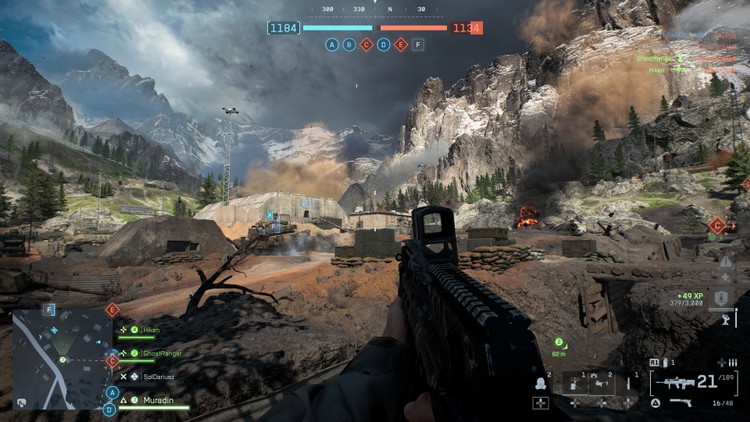Screen dimensions: 750x422
Task: Select squadmate GhostRanger in the squad list
Action: [150, 353]
